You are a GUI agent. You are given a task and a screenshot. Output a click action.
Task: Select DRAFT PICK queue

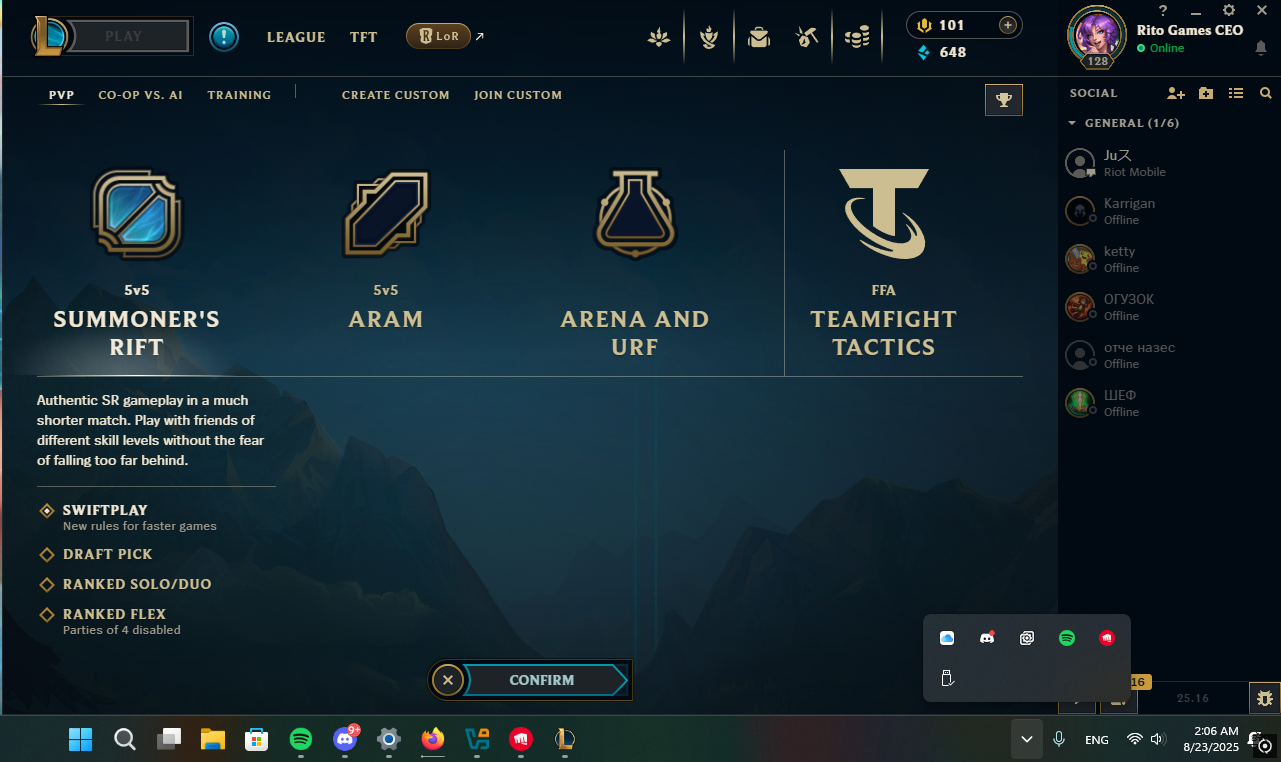(x=106, y=554)
